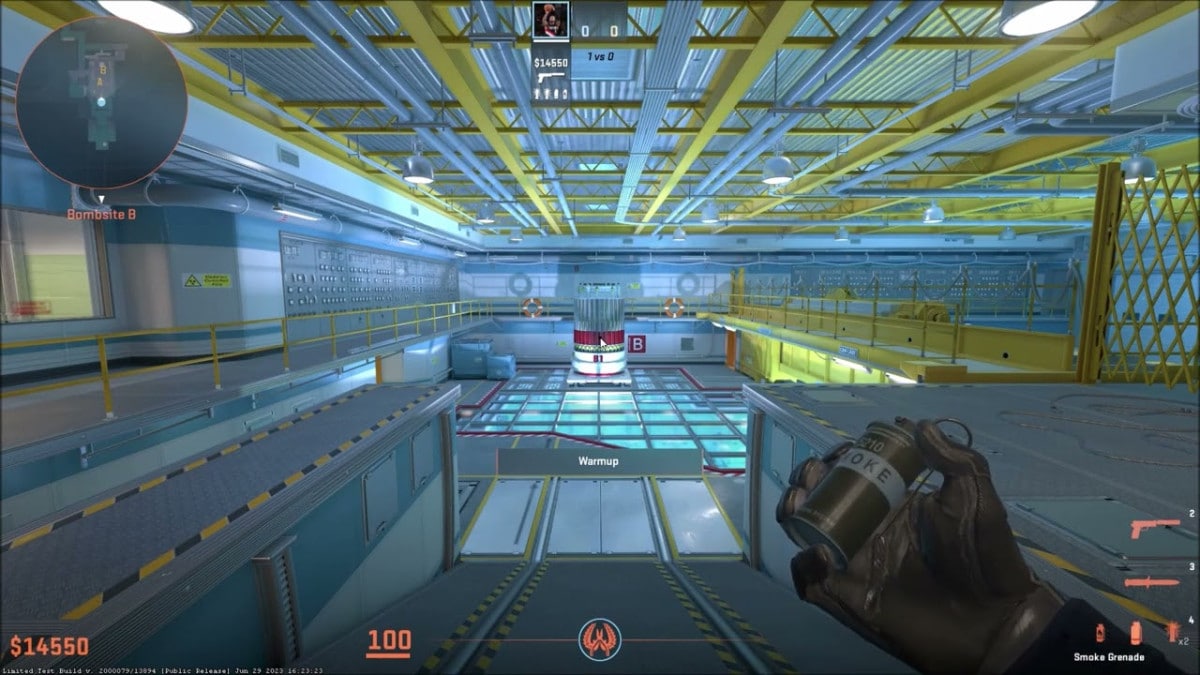Select the grenade icon marked x2
Viewport: 1200px width, 675px height.
point(1172,631)
